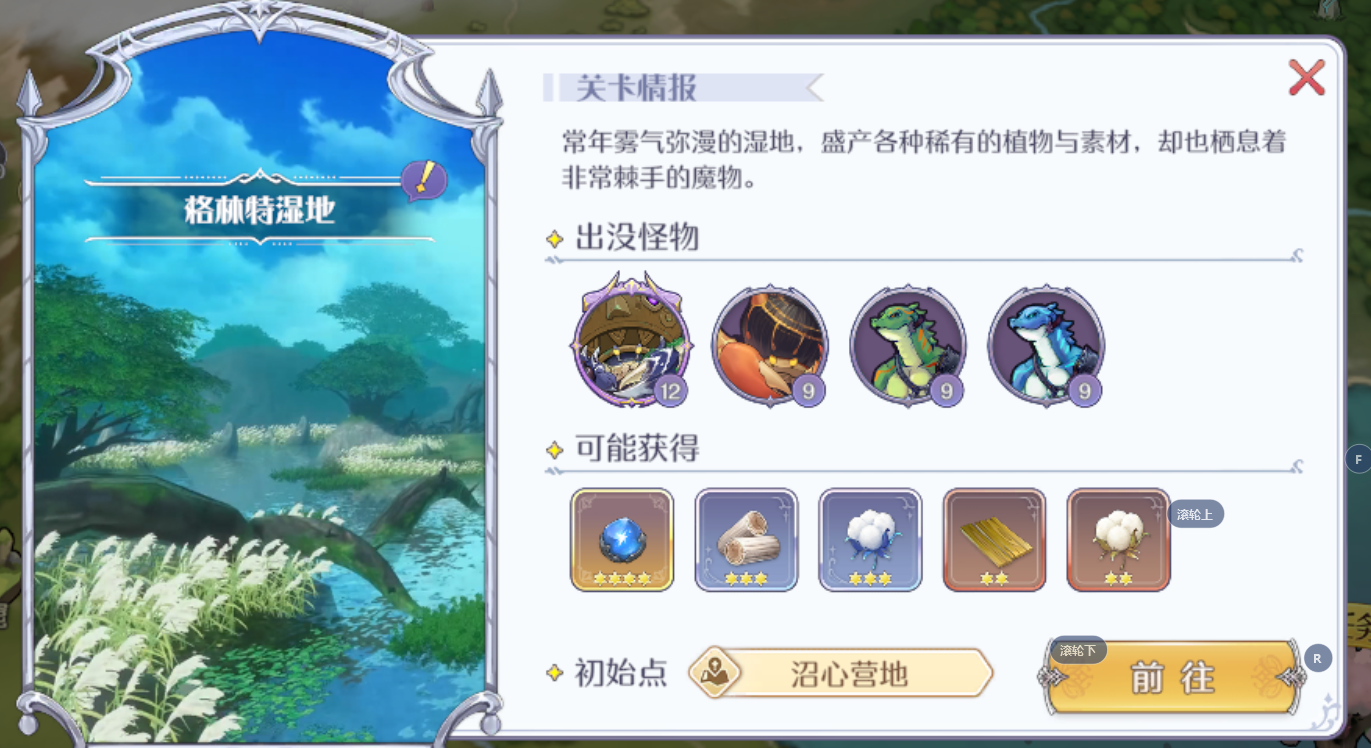Screen dimensions: 1371x748
Task: Click the 2-star cotton boll item
Action: coord(1118,540)
